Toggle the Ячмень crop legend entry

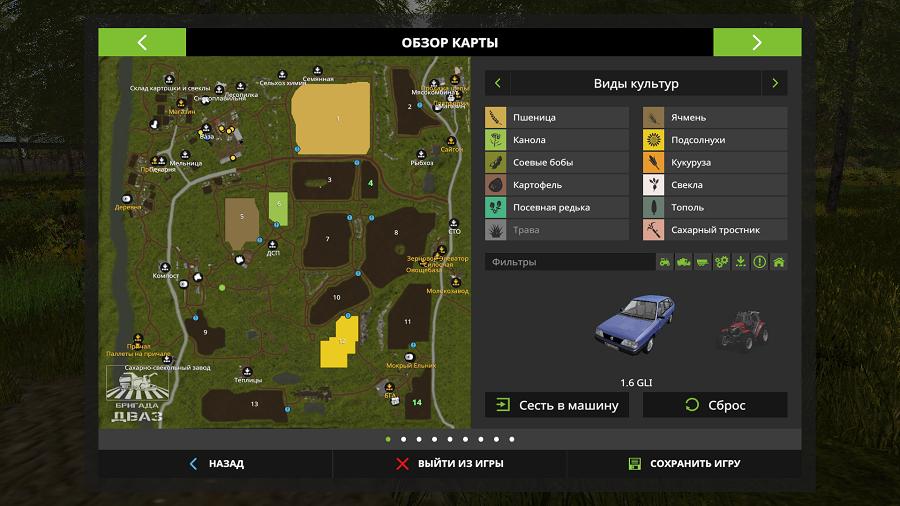(x=715, y=118)
